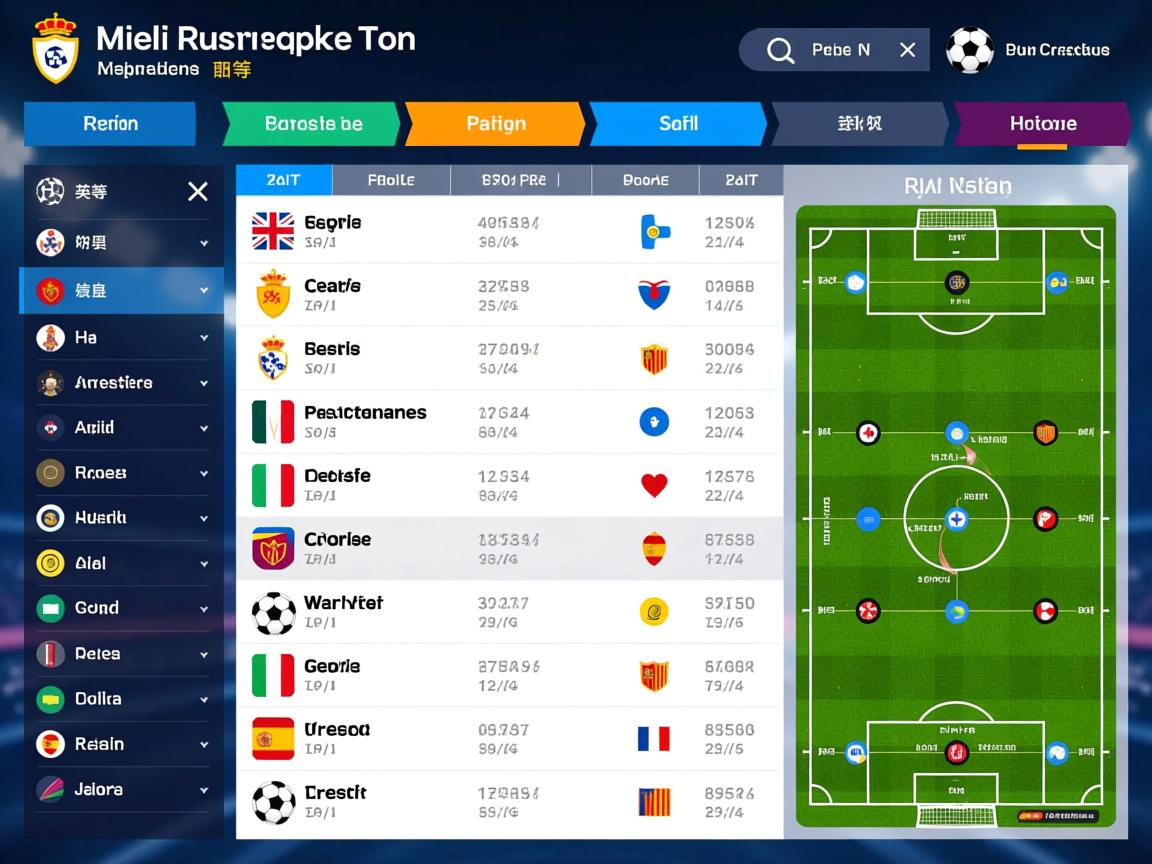Sort by the Fßolle column header
This screenshot has width=1152, height=864.
pos(391,180)
